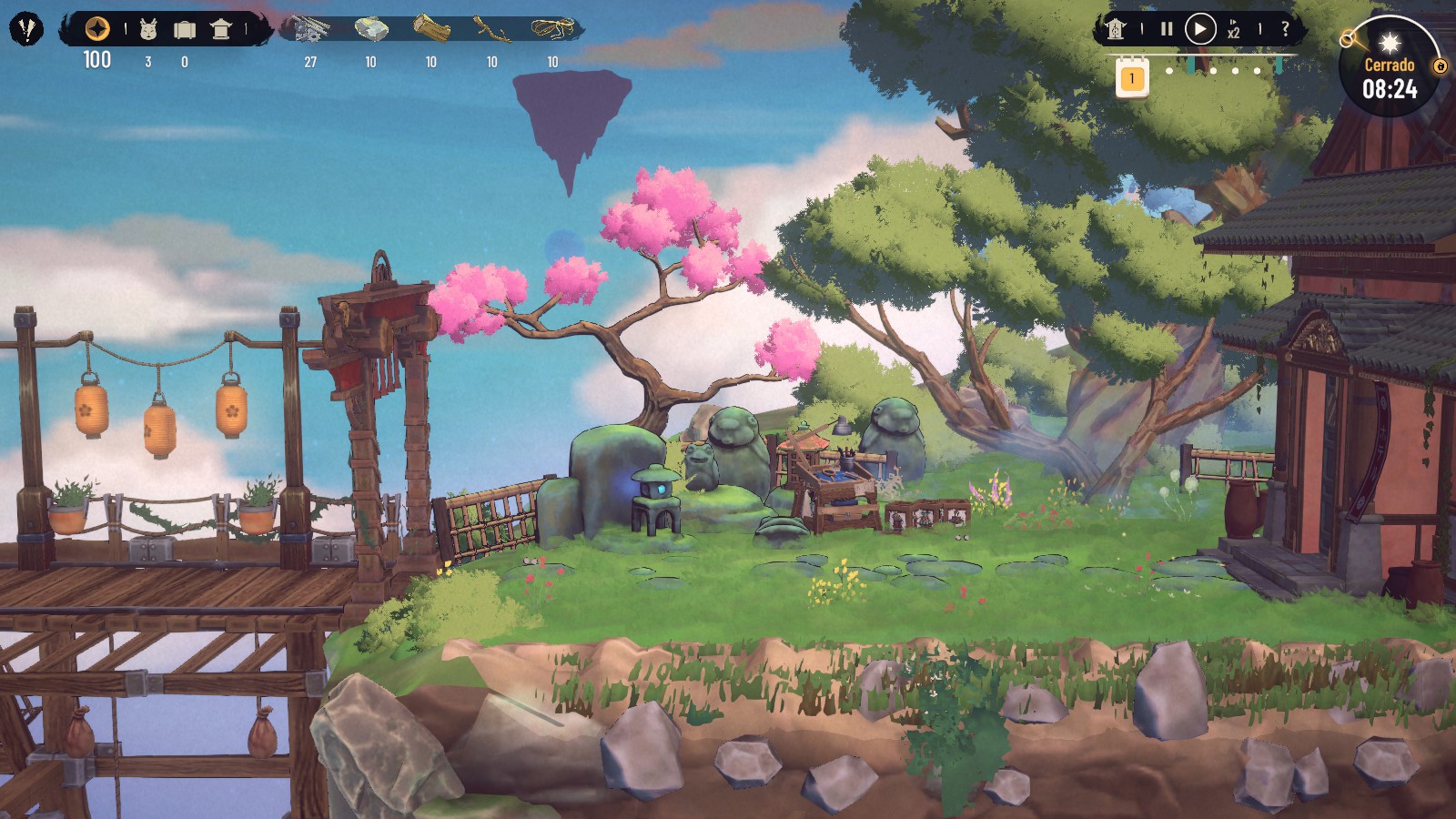Viewport: 1456px width, 819px height.
Task: Open the day 1 calendar
Action: point(1132,78)
